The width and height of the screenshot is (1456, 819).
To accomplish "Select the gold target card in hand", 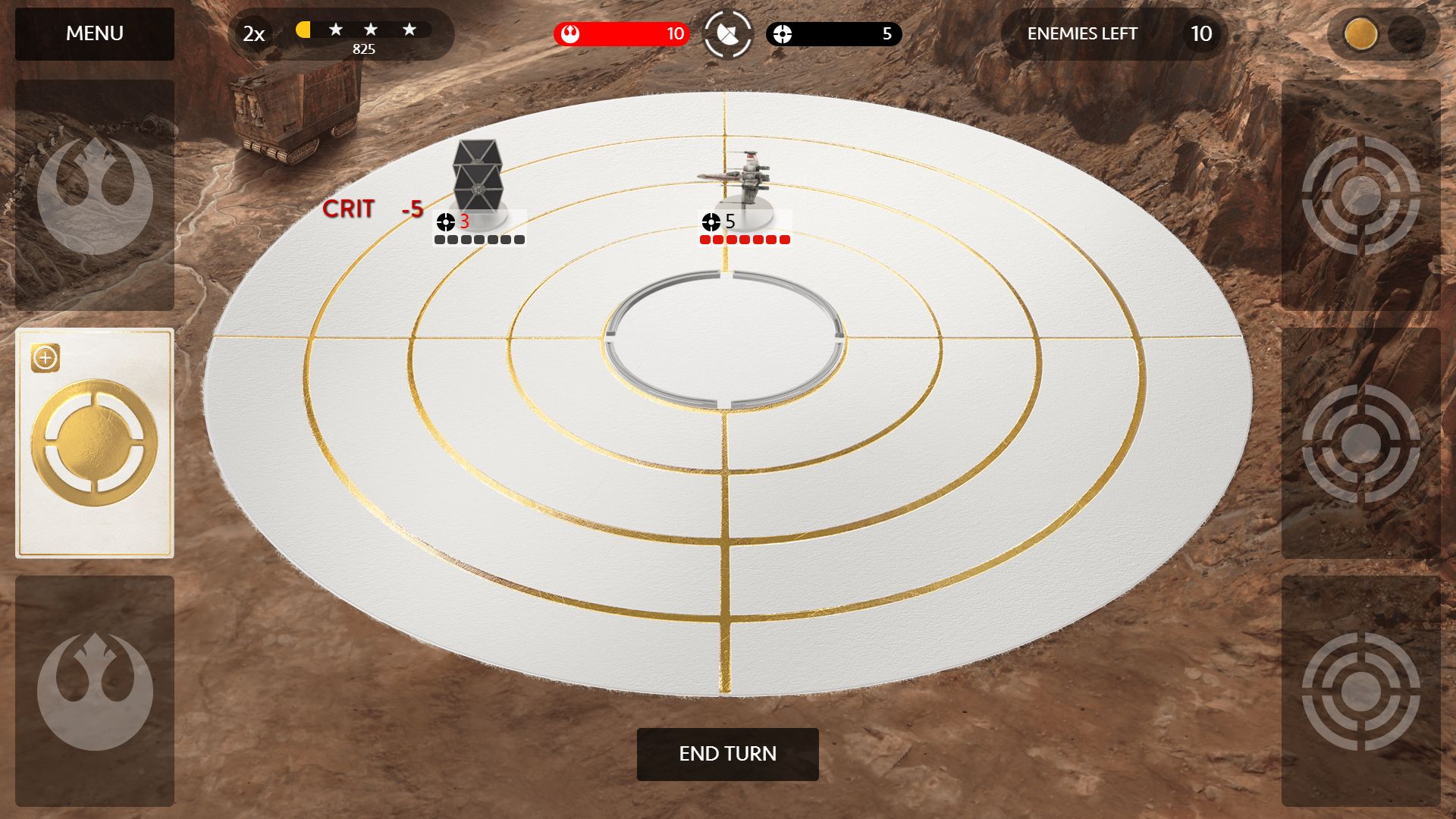I will click(x=95, y=444).
